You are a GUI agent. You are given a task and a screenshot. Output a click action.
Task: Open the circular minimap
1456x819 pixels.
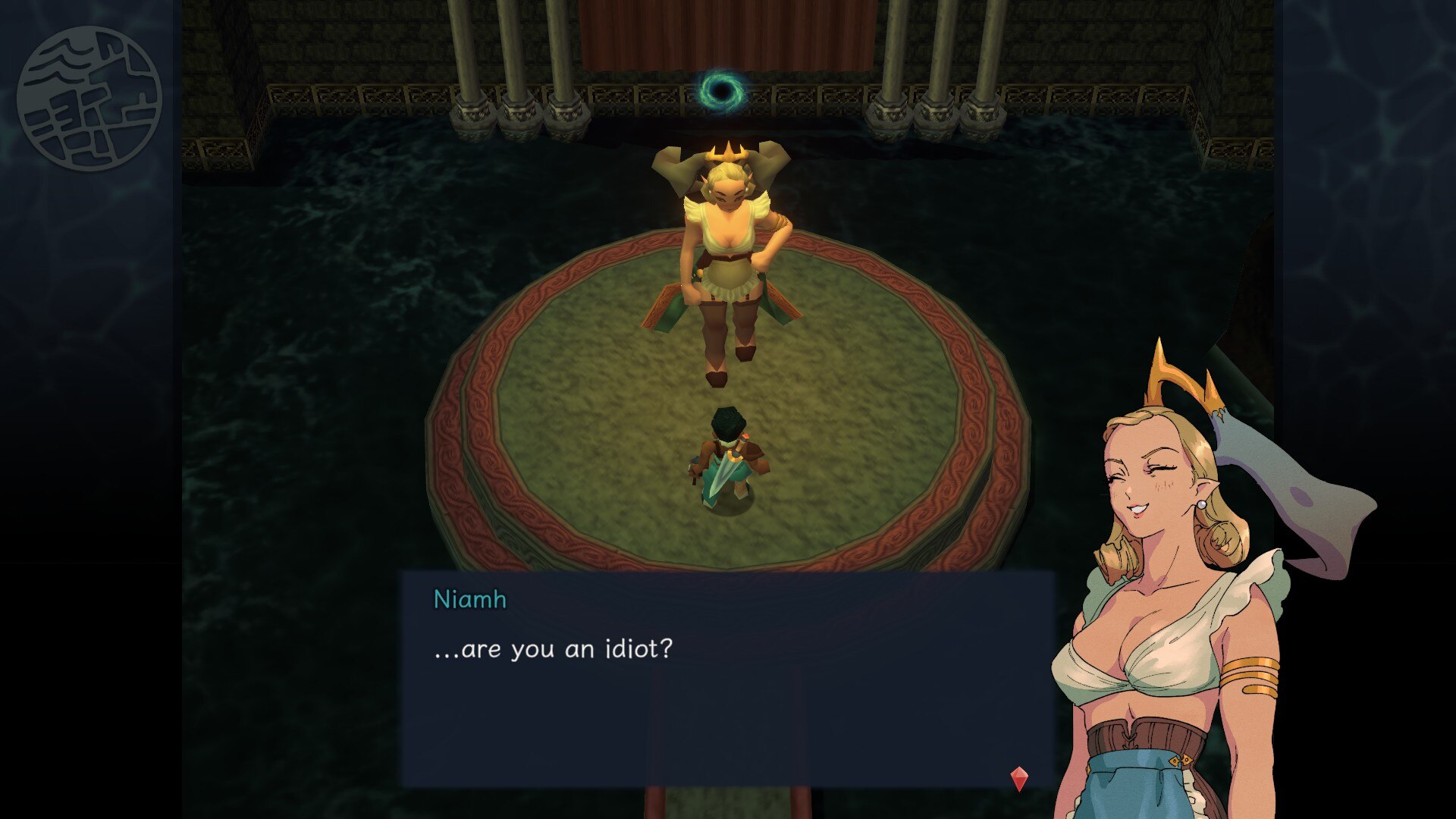[x=89, y=98]
